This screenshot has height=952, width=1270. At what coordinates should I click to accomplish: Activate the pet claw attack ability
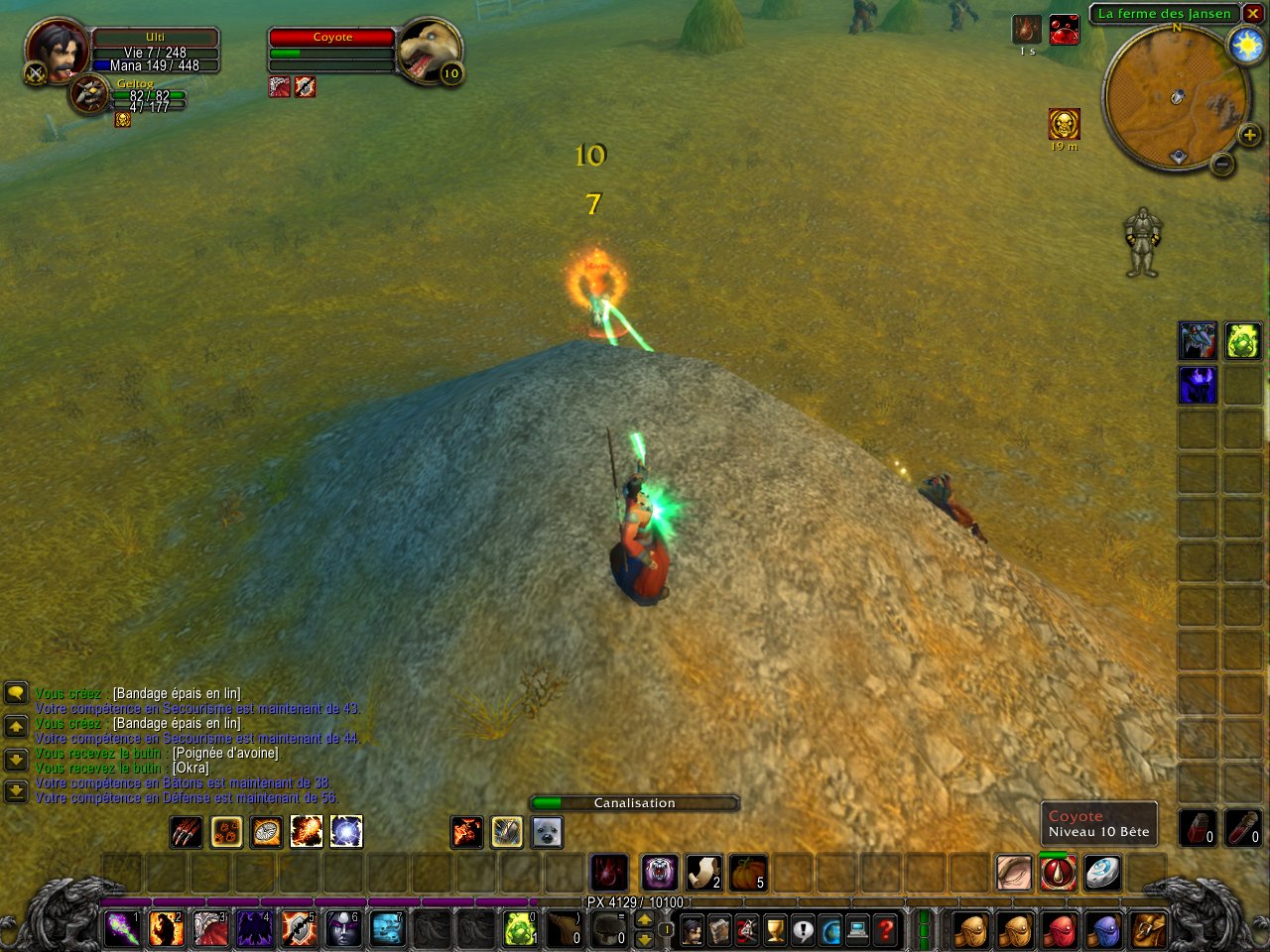click(186, 832)
